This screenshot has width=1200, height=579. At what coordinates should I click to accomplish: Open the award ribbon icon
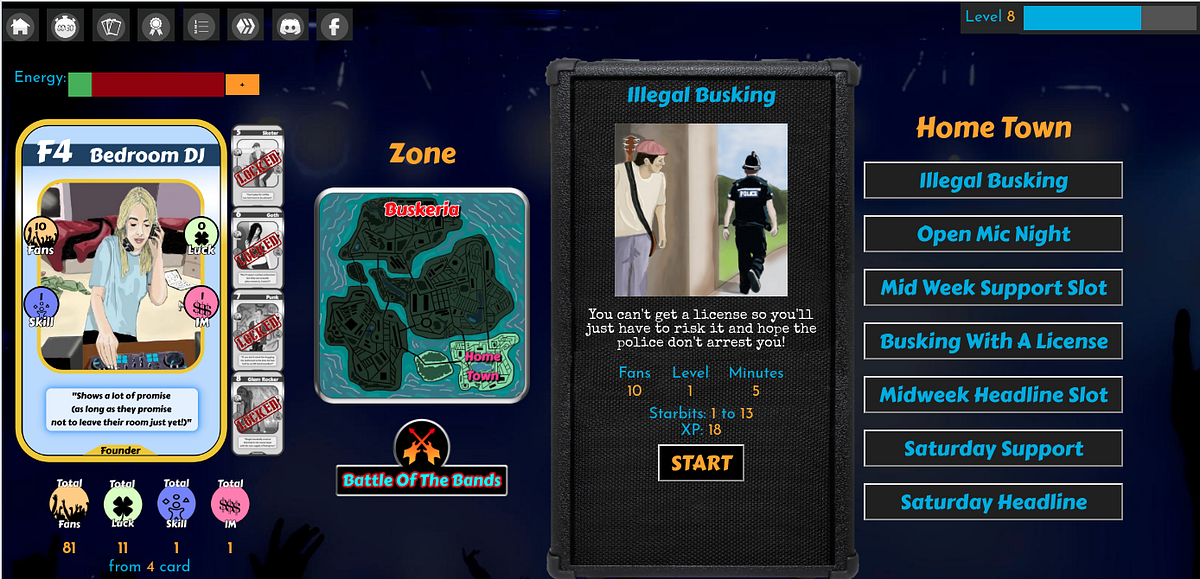coord(156,24)
